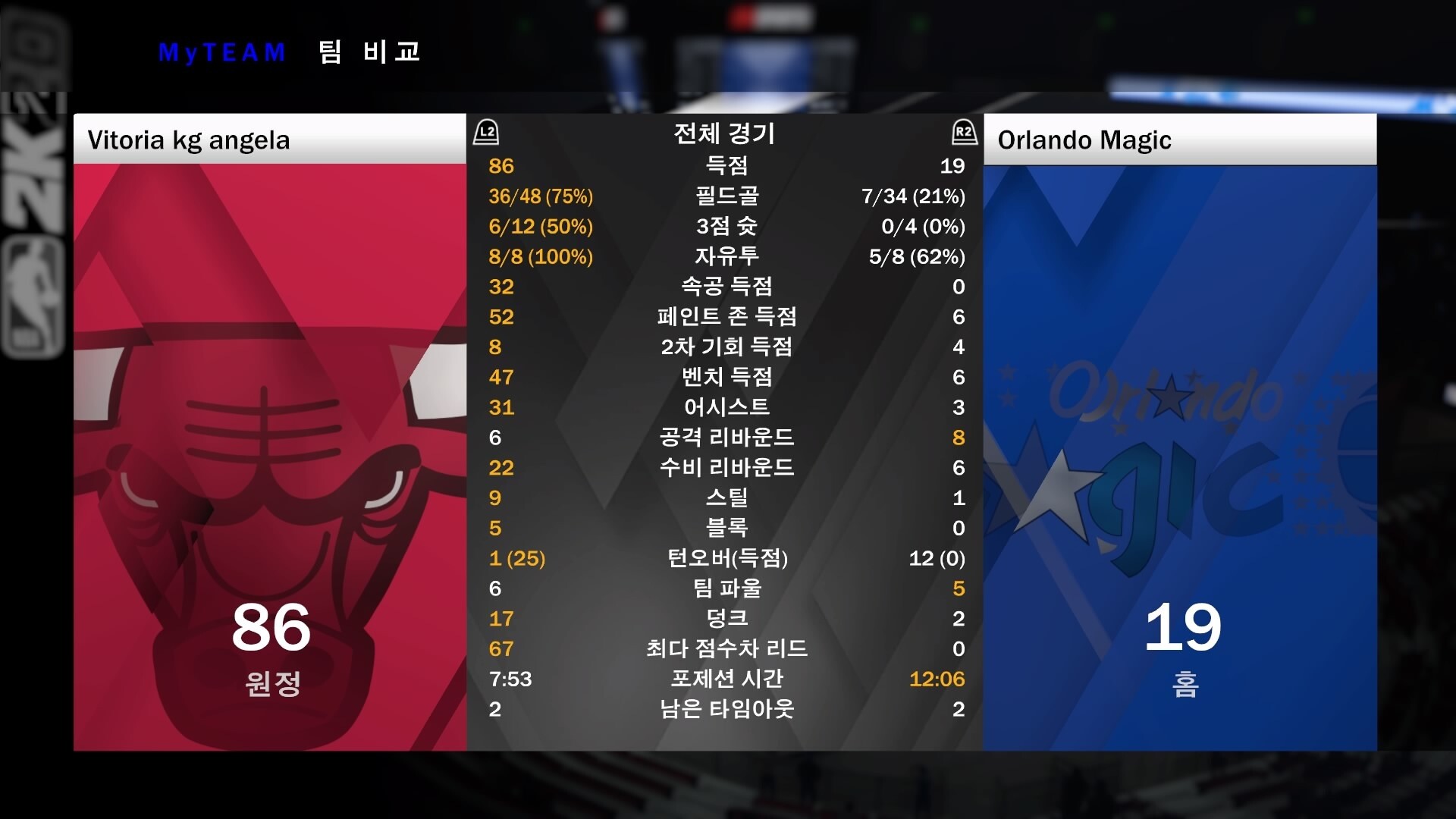Select the Vitoria kg angela team panel
This screenshot has height=819, width=1456.
coord(270,432)
